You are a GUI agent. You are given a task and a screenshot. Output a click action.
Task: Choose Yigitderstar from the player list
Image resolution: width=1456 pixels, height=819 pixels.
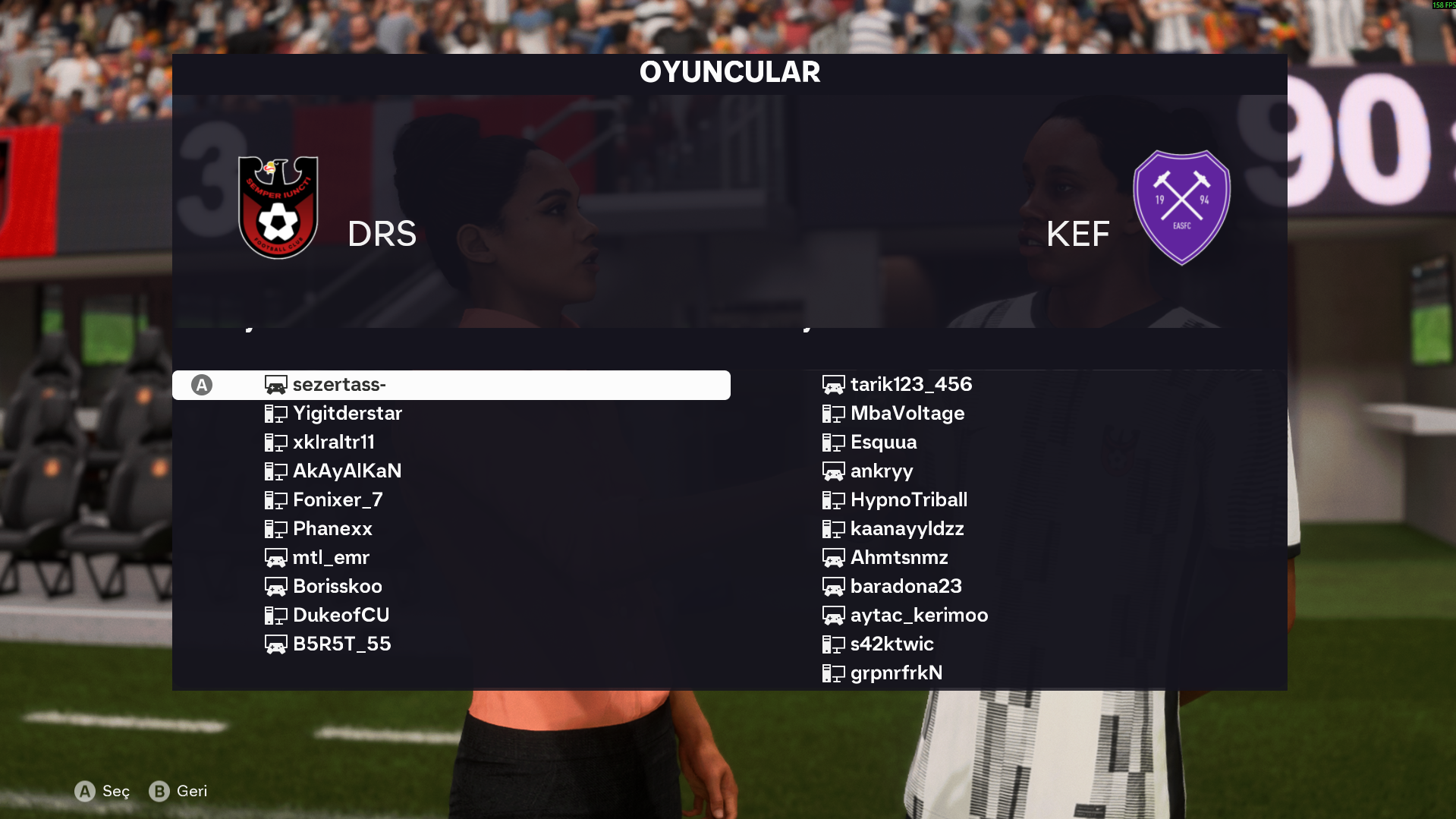347,414
